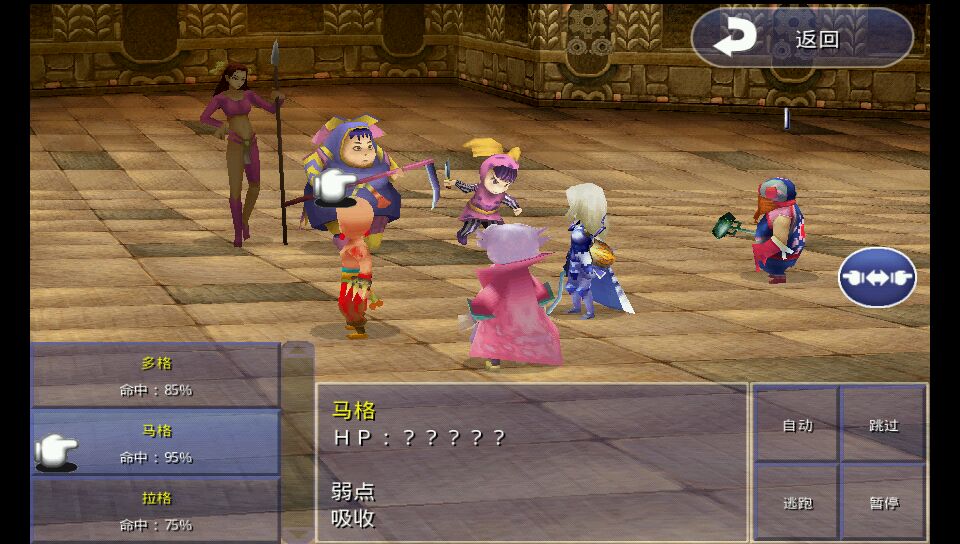960x544 pixels.
Task: Tap the round swap-sides arrow button
Action: click(x=877, y=277)
